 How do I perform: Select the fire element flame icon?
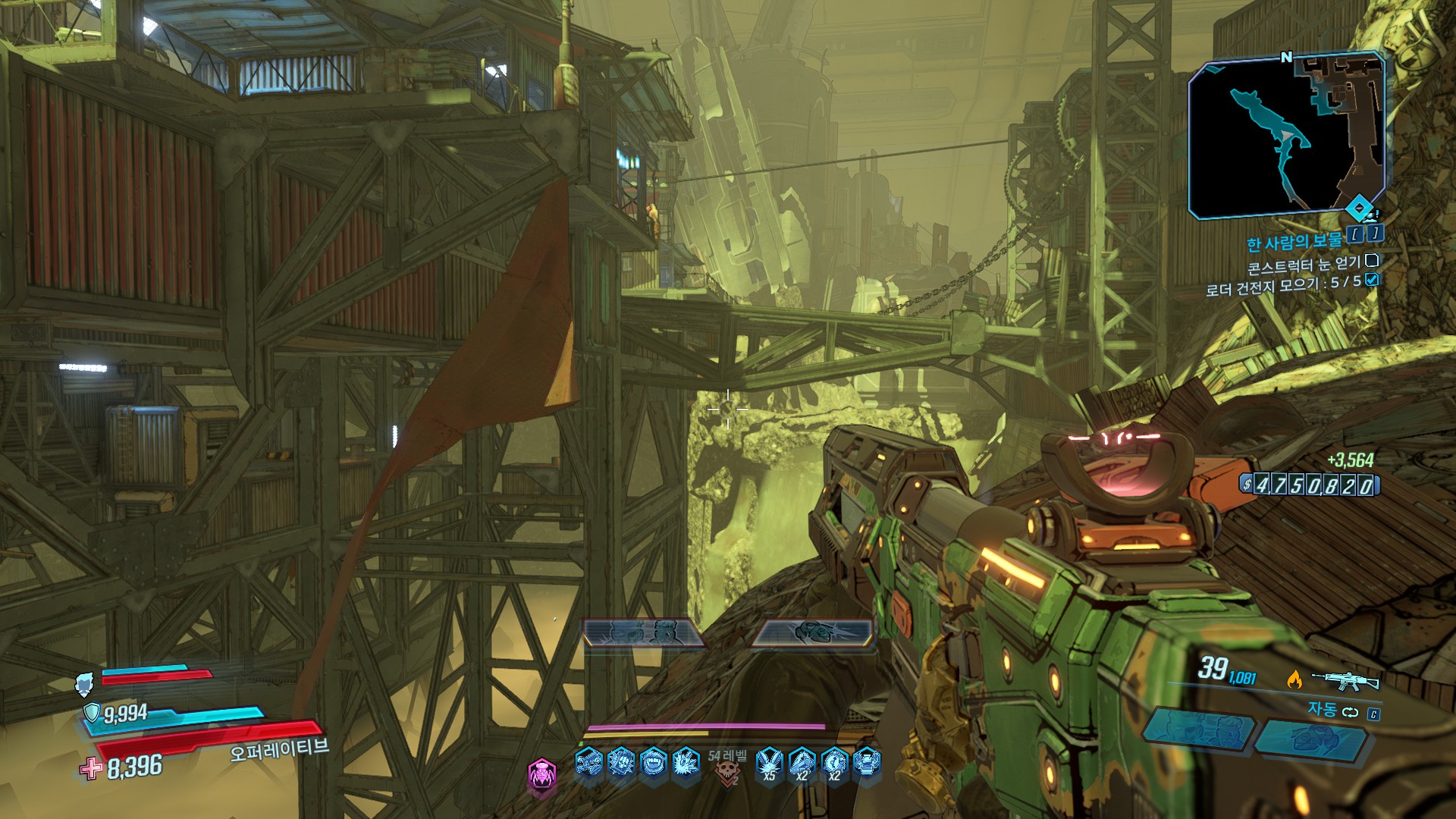[x=1294, y=679]
